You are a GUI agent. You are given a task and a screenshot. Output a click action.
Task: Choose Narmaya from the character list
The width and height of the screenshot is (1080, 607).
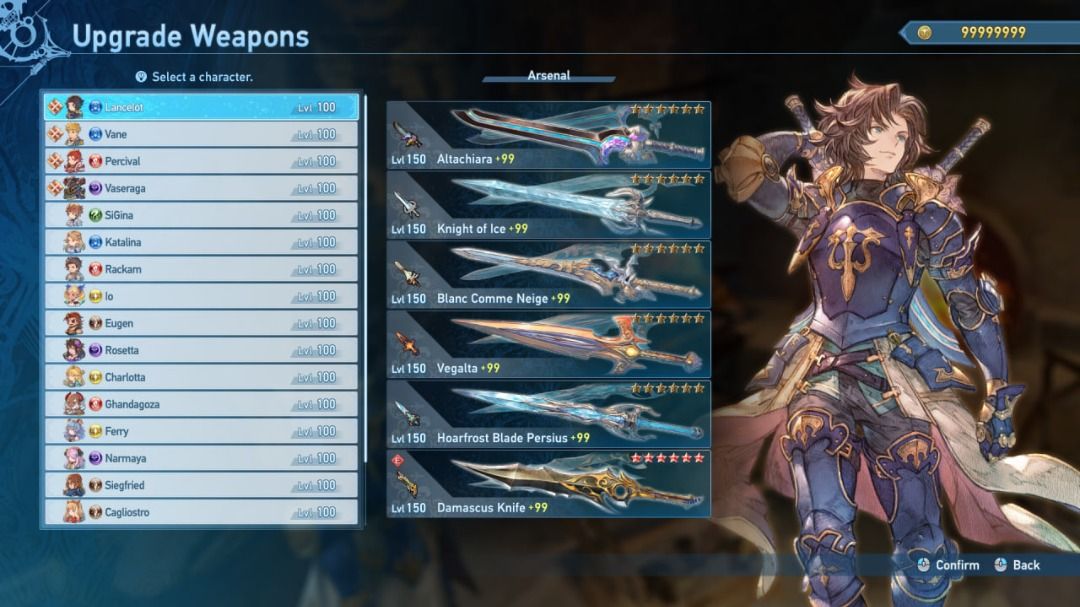pos(200,458)
